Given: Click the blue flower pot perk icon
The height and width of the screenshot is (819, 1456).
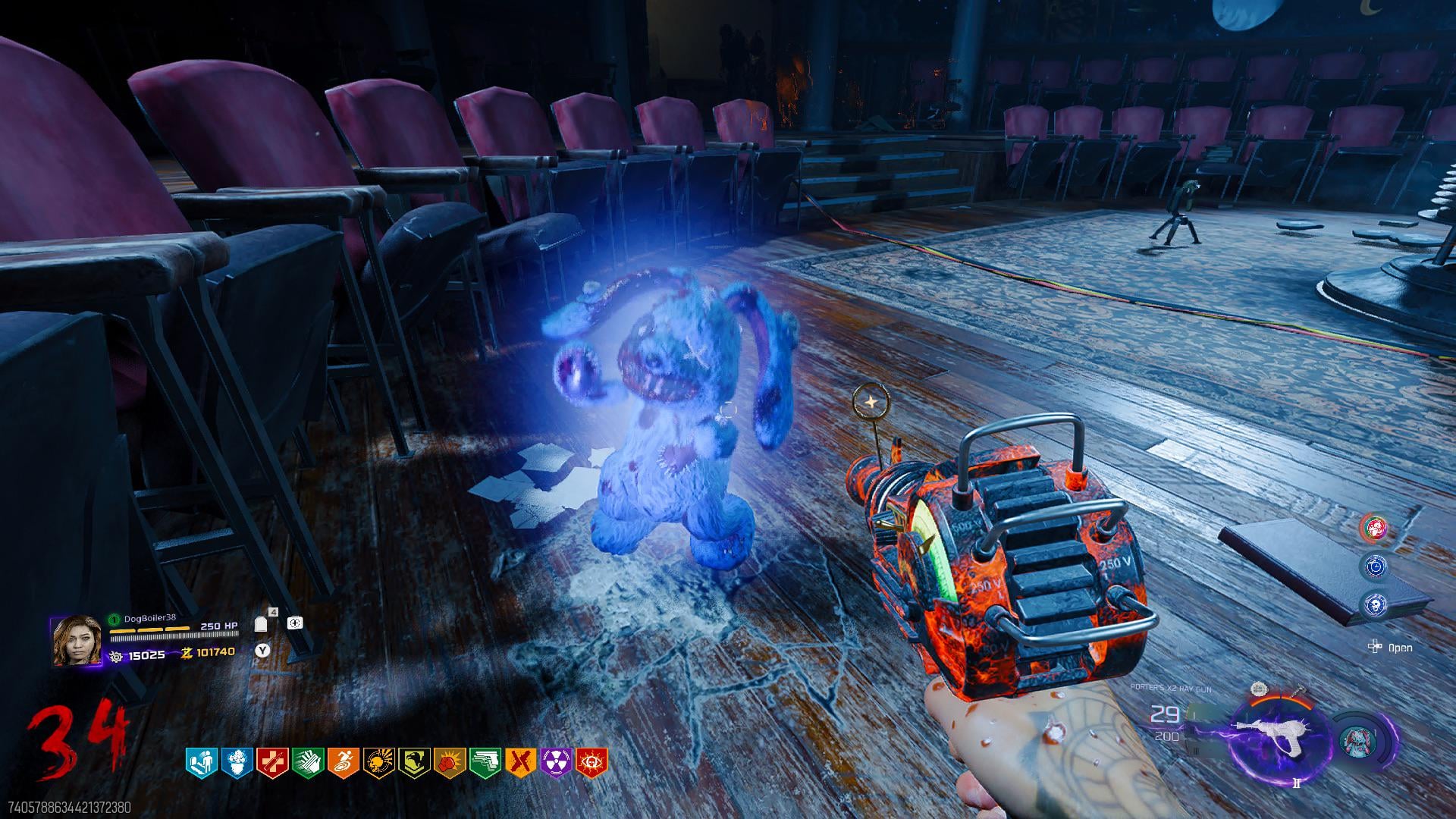Looking at the screenshot, I should 237,761.
